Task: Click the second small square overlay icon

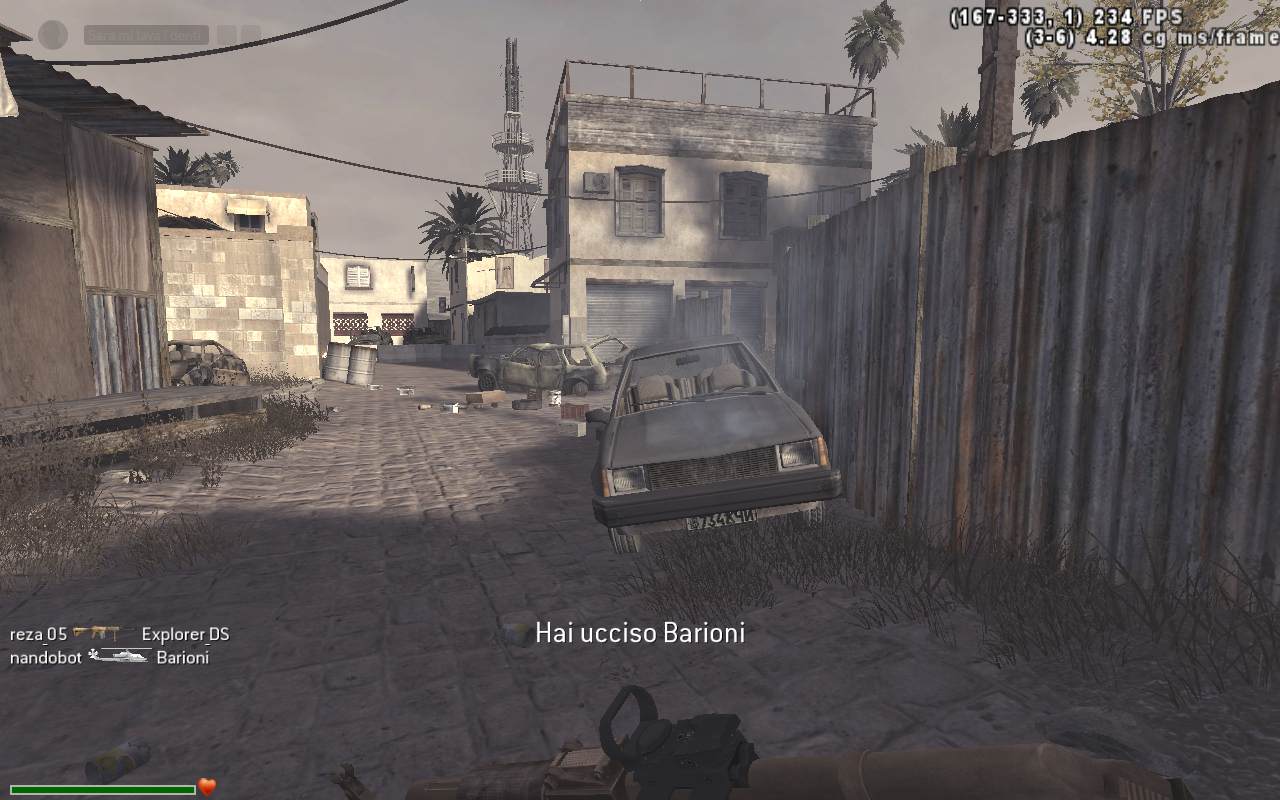Action: [x=251, y=31]
